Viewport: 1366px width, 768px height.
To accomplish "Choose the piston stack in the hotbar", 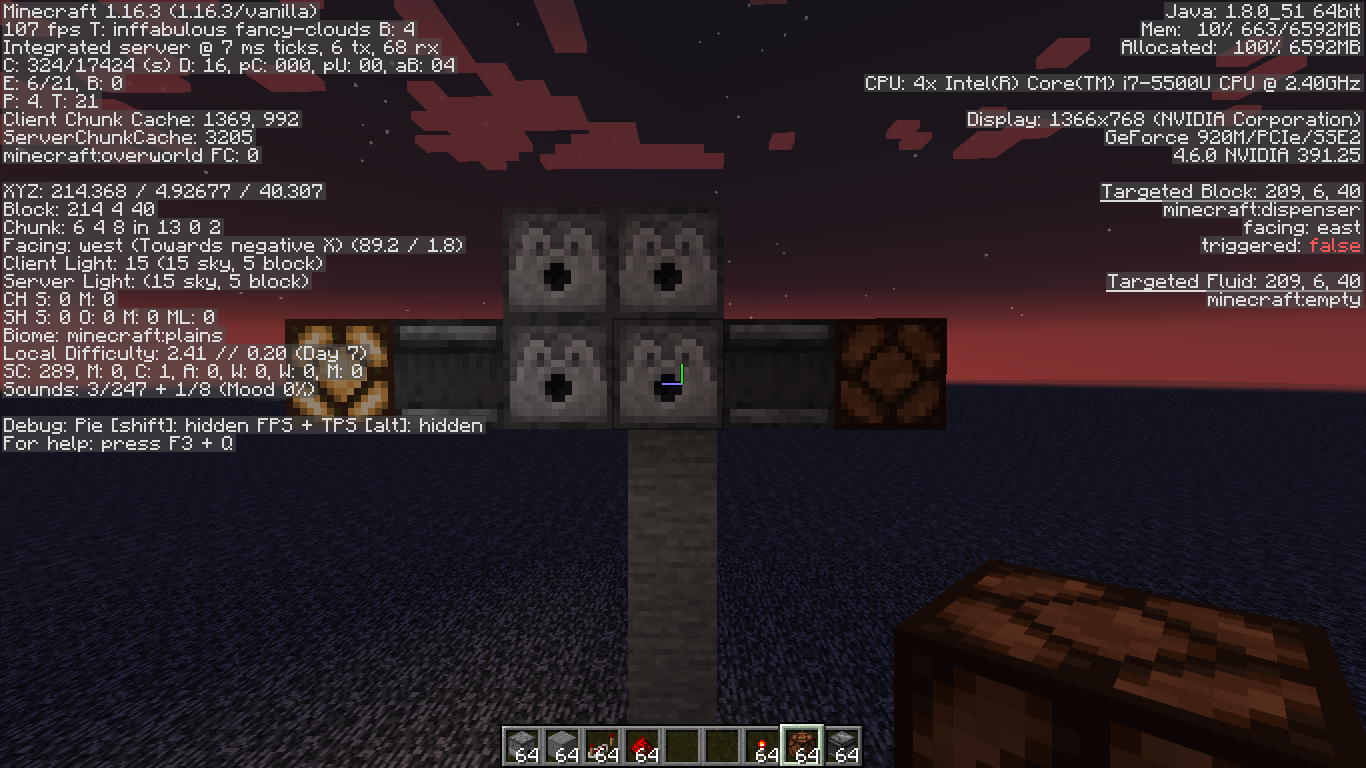I will 842,745.
